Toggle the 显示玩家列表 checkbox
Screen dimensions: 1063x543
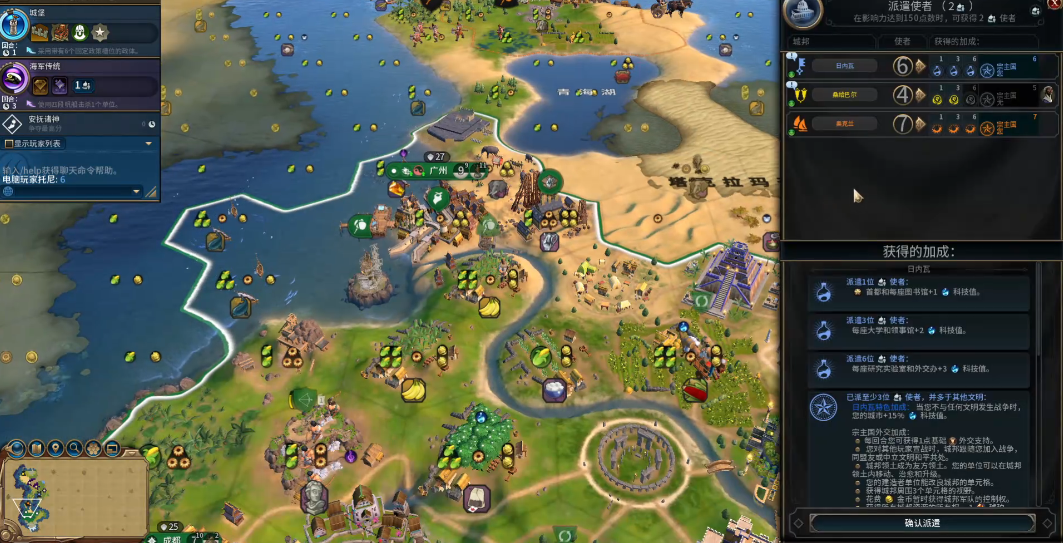[x=9, y=143]
